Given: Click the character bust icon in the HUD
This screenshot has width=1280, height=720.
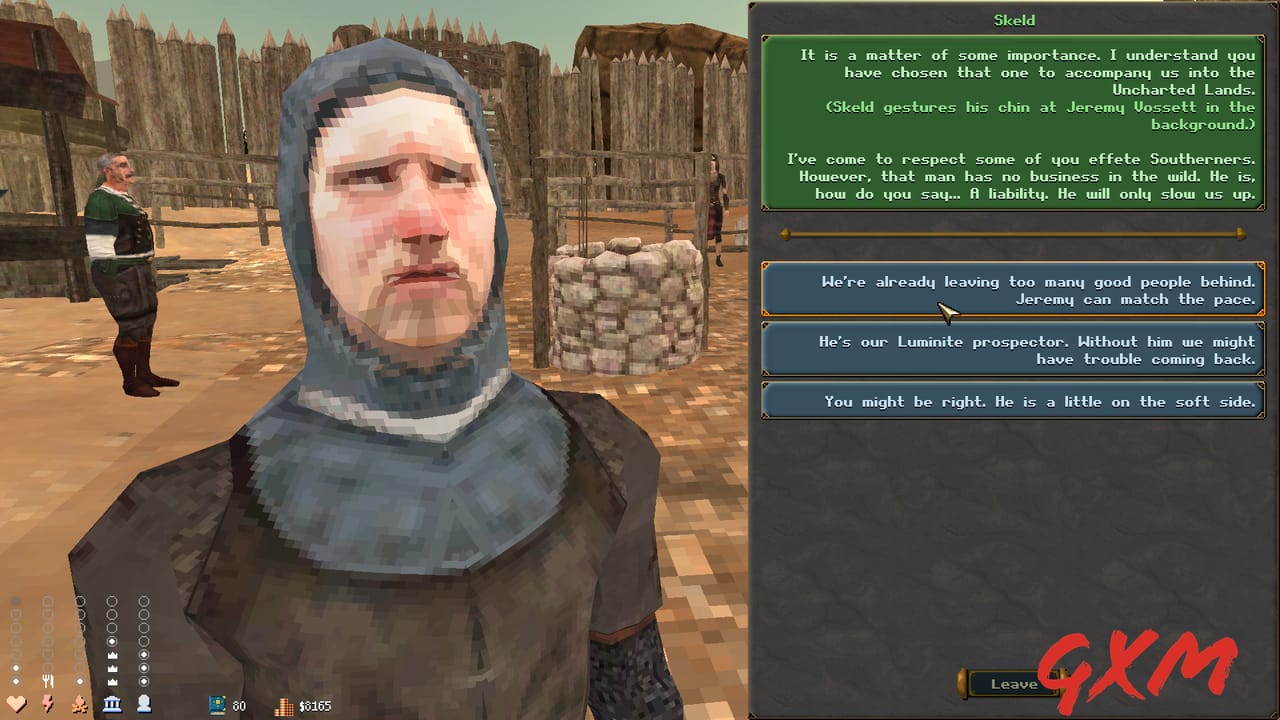Looking at the screenshot, I should pyautogui.click(x=143, y=703).
